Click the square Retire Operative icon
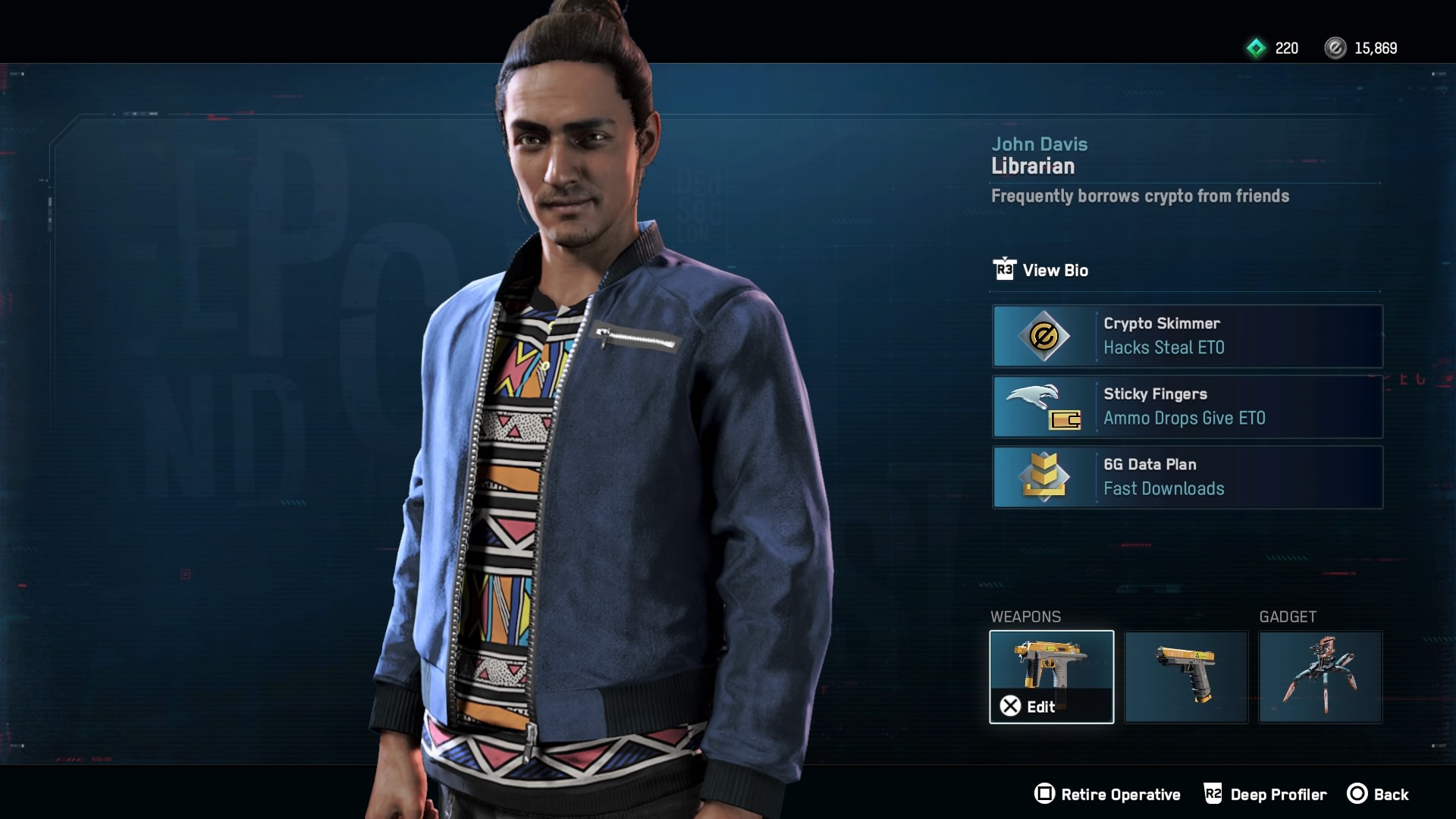This screenshot has height=819, width=1456. coord(1045,795)
